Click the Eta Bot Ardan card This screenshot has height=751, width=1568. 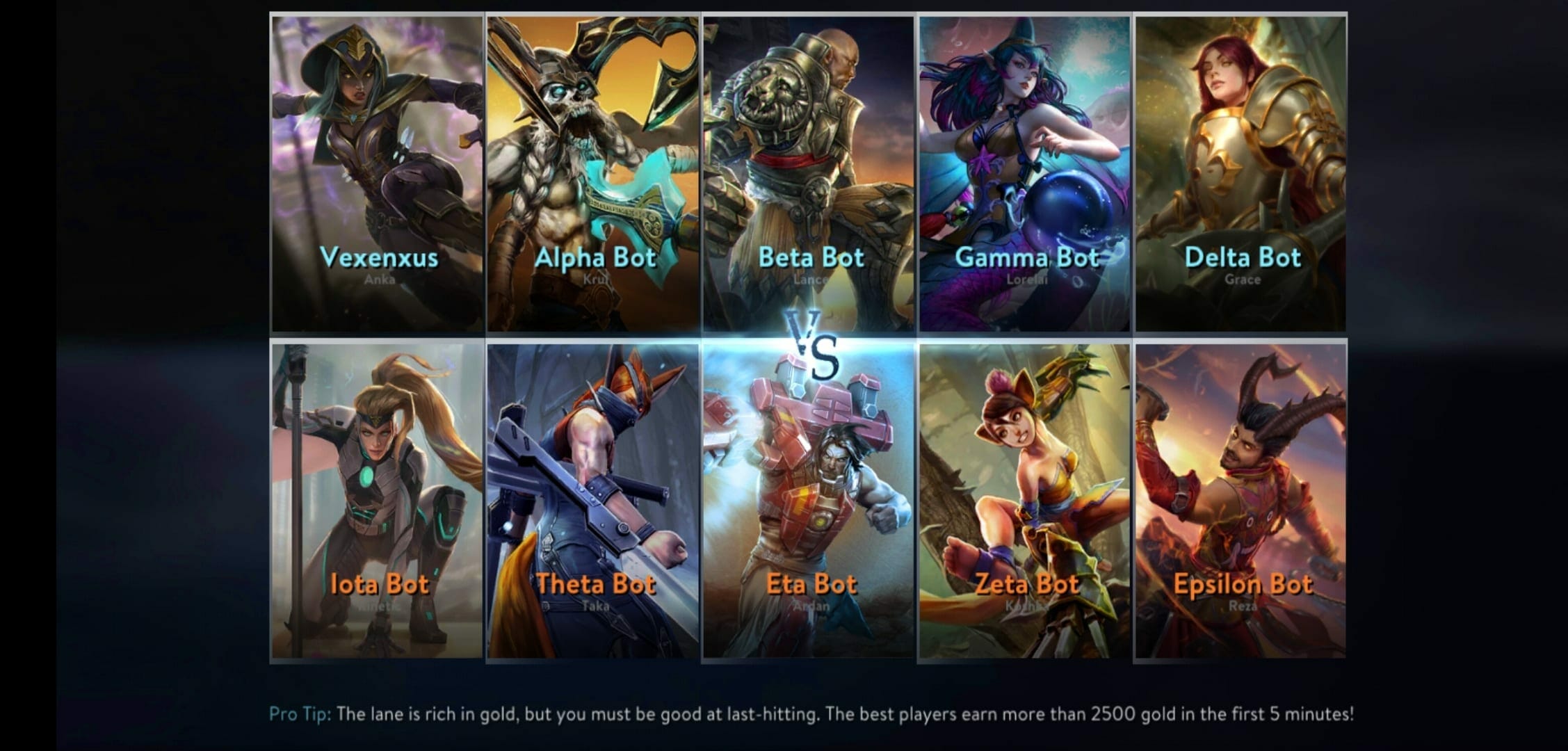(809, 501)
